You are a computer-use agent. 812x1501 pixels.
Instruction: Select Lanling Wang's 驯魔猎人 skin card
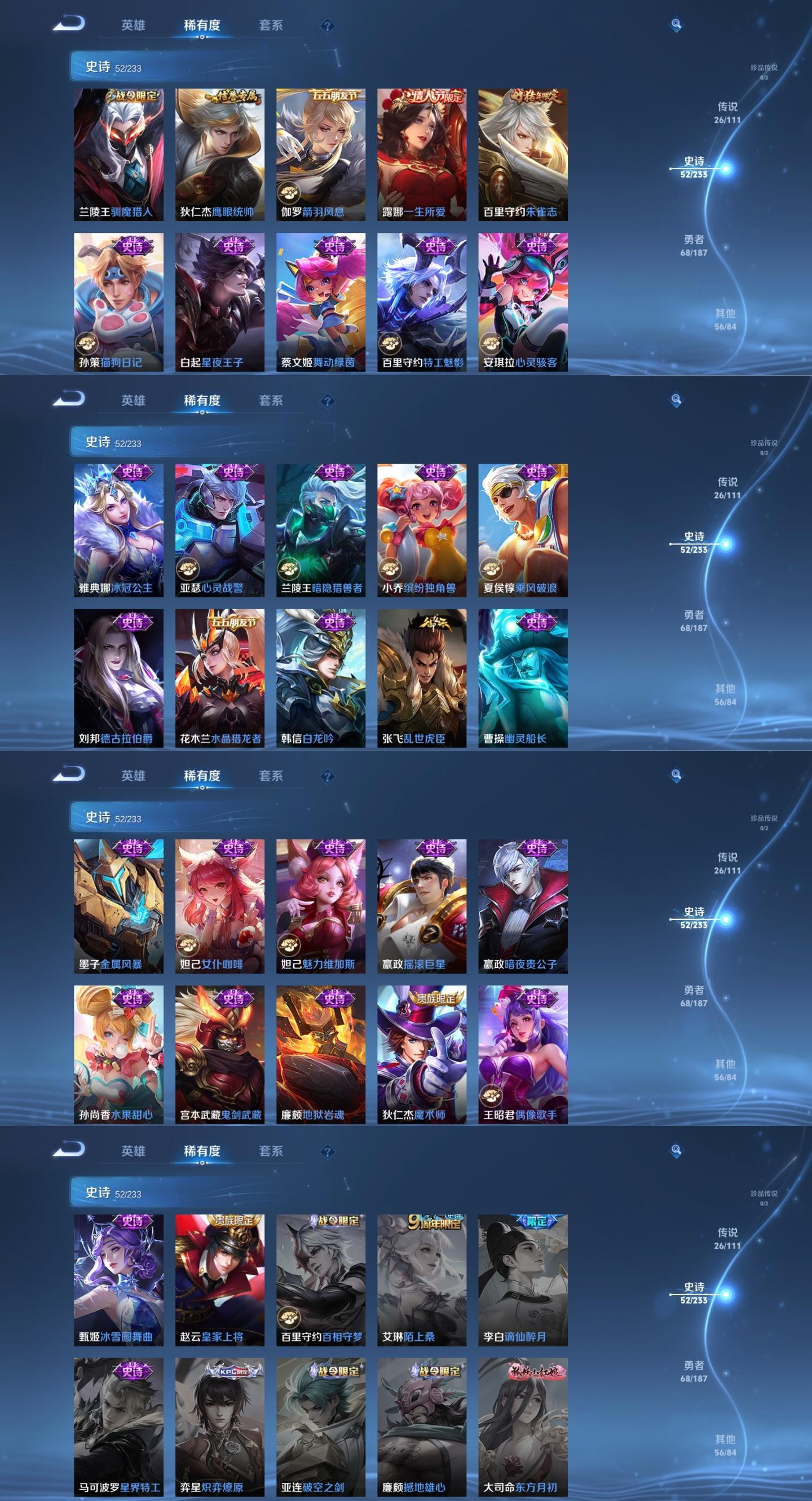118,155
